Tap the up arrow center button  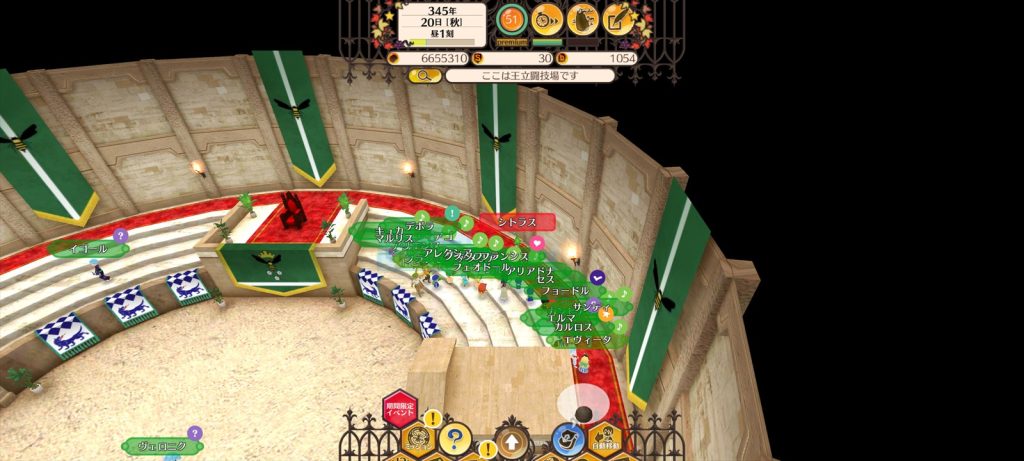(511, 441)
